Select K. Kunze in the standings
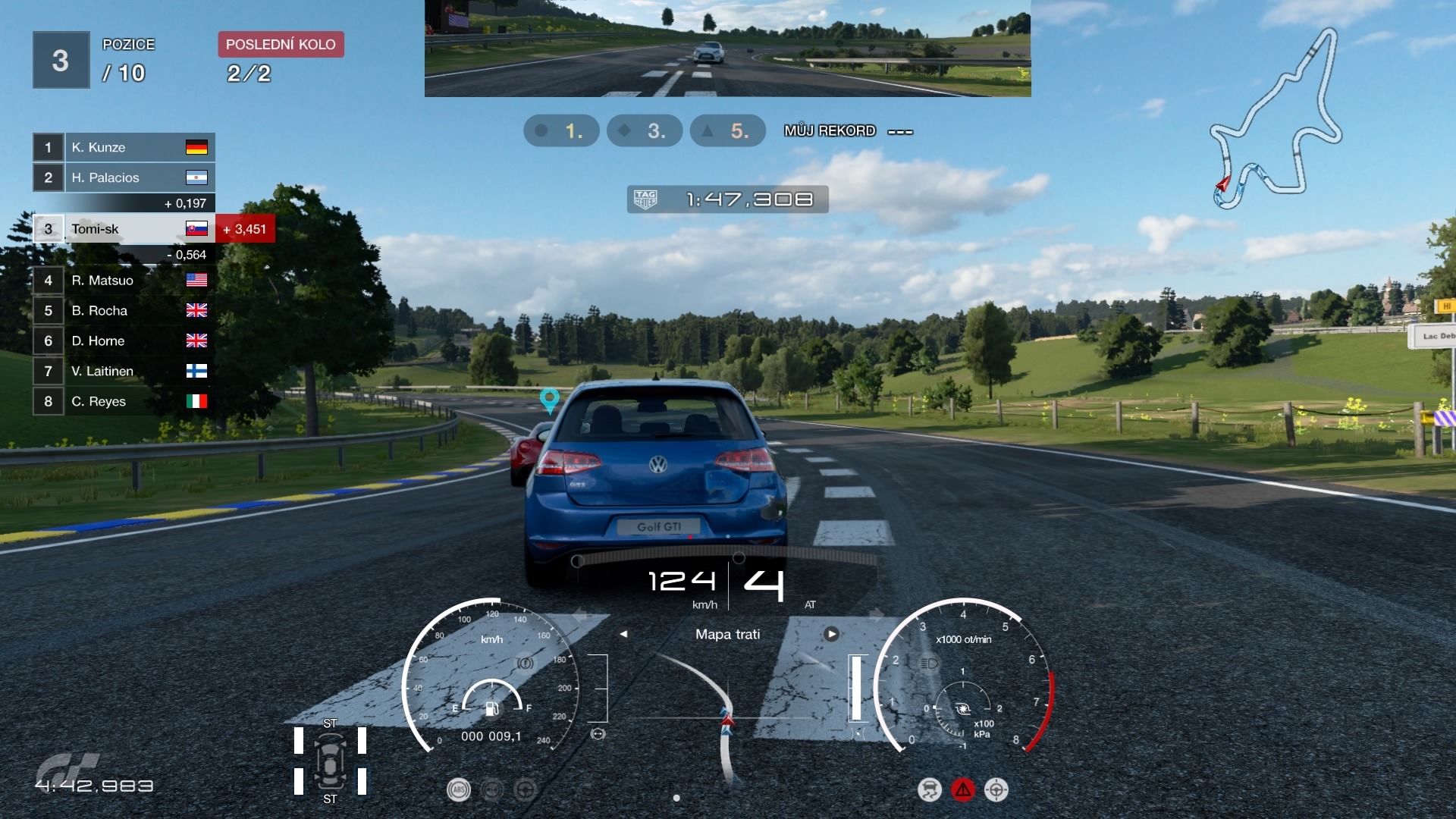The image size is (1456, 819). point(124,147)
